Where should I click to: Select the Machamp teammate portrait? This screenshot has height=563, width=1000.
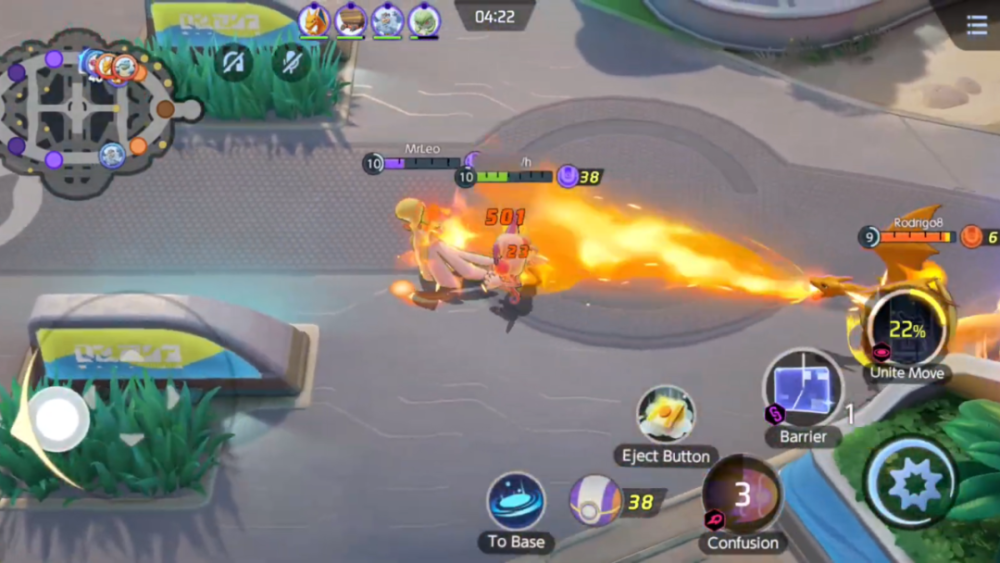pyautogui.click(x=387, y=20)
